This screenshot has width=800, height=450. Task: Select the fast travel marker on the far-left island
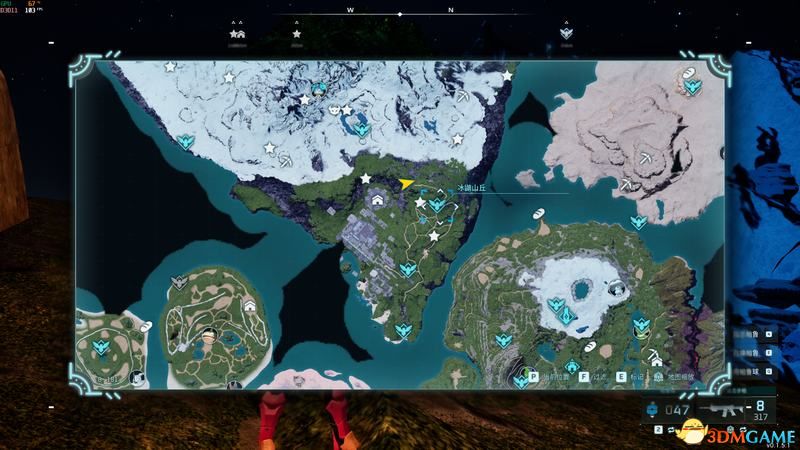[x=100, y=347]
